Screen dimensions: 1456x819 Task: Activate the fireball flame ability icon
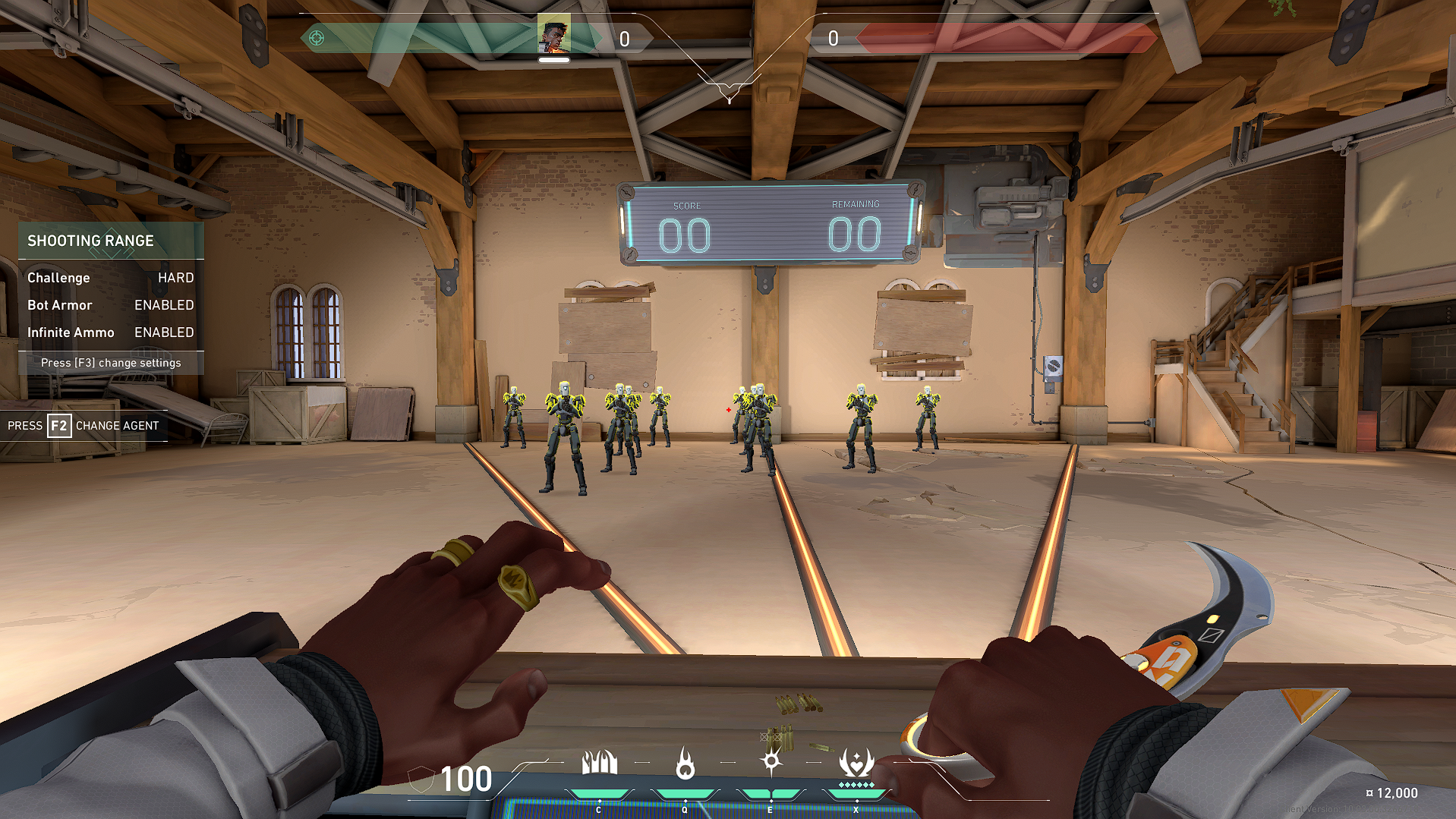point(685,763)
